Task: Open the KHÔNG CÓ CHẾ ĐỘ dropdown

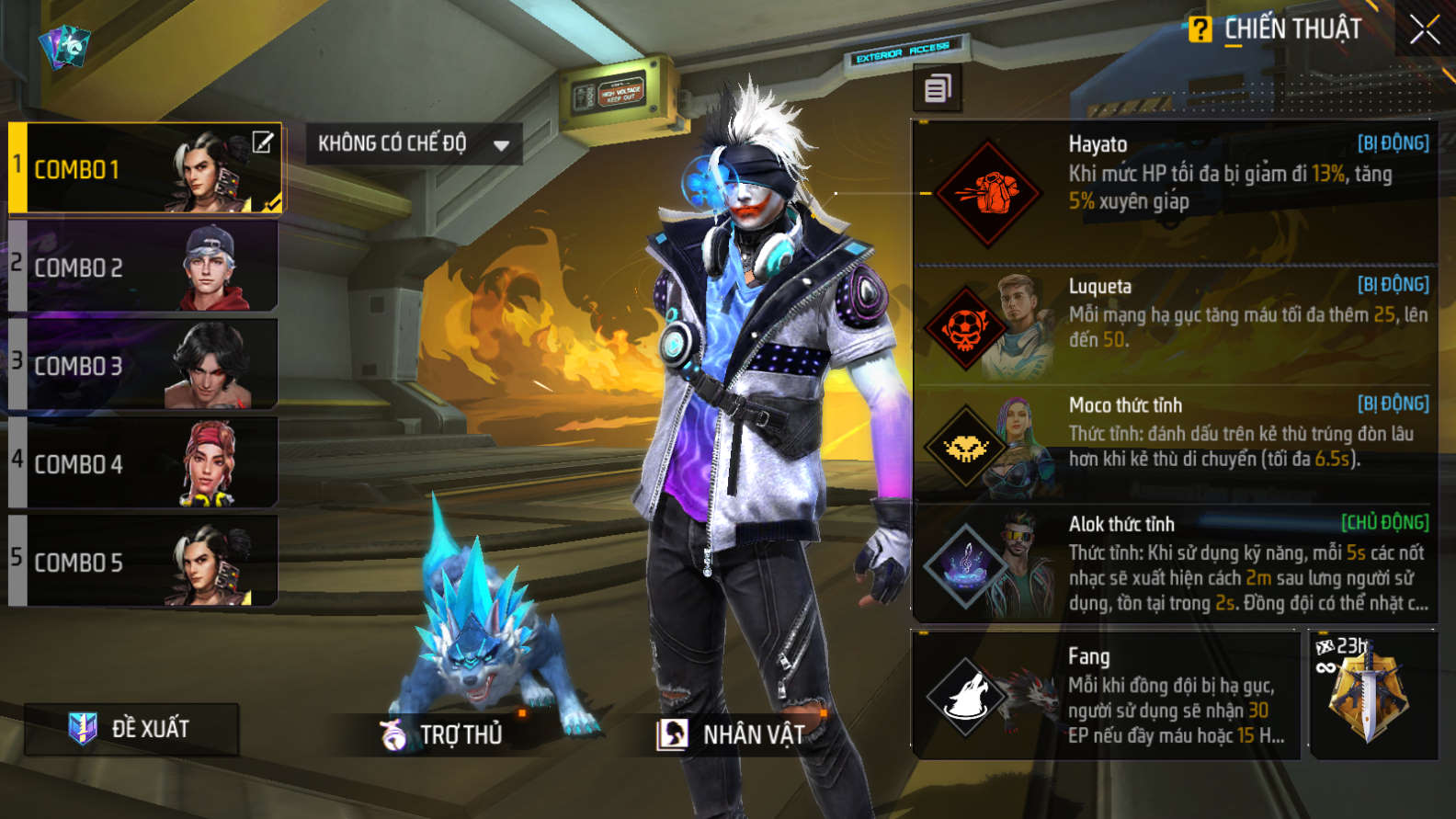Action: [414, 144]
